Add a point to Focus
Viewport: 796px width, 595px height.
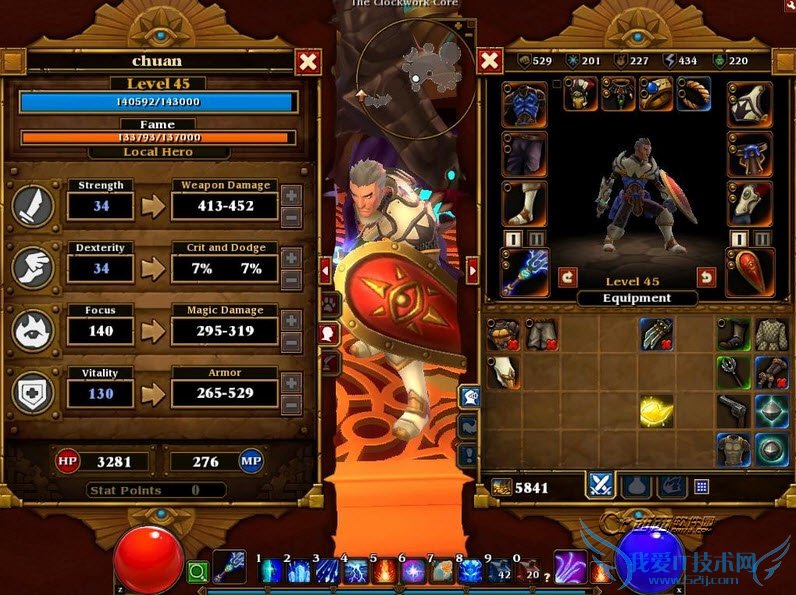tap(291, 320)
